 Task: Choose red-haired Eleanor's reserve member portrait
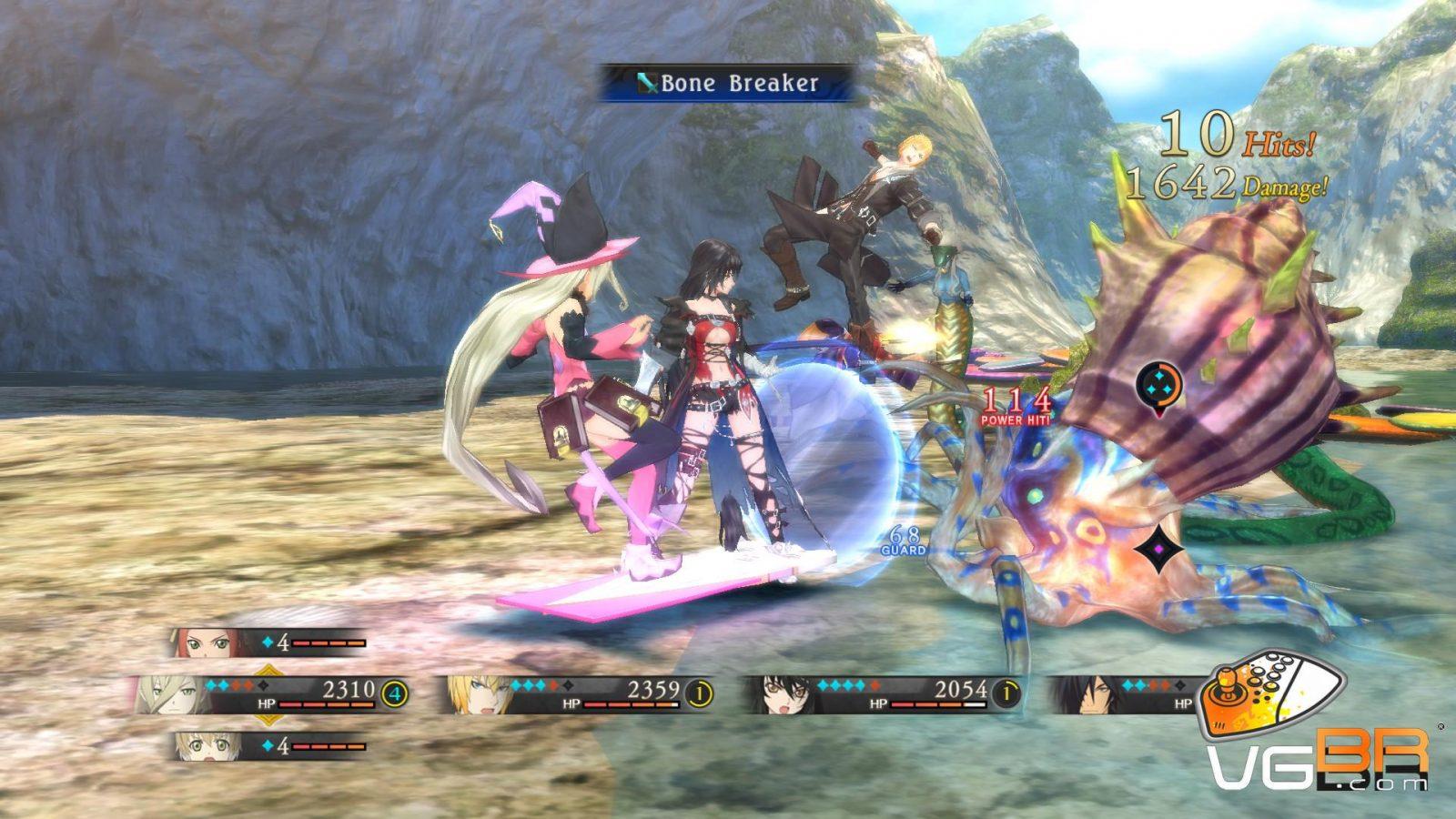pos(204,643)
